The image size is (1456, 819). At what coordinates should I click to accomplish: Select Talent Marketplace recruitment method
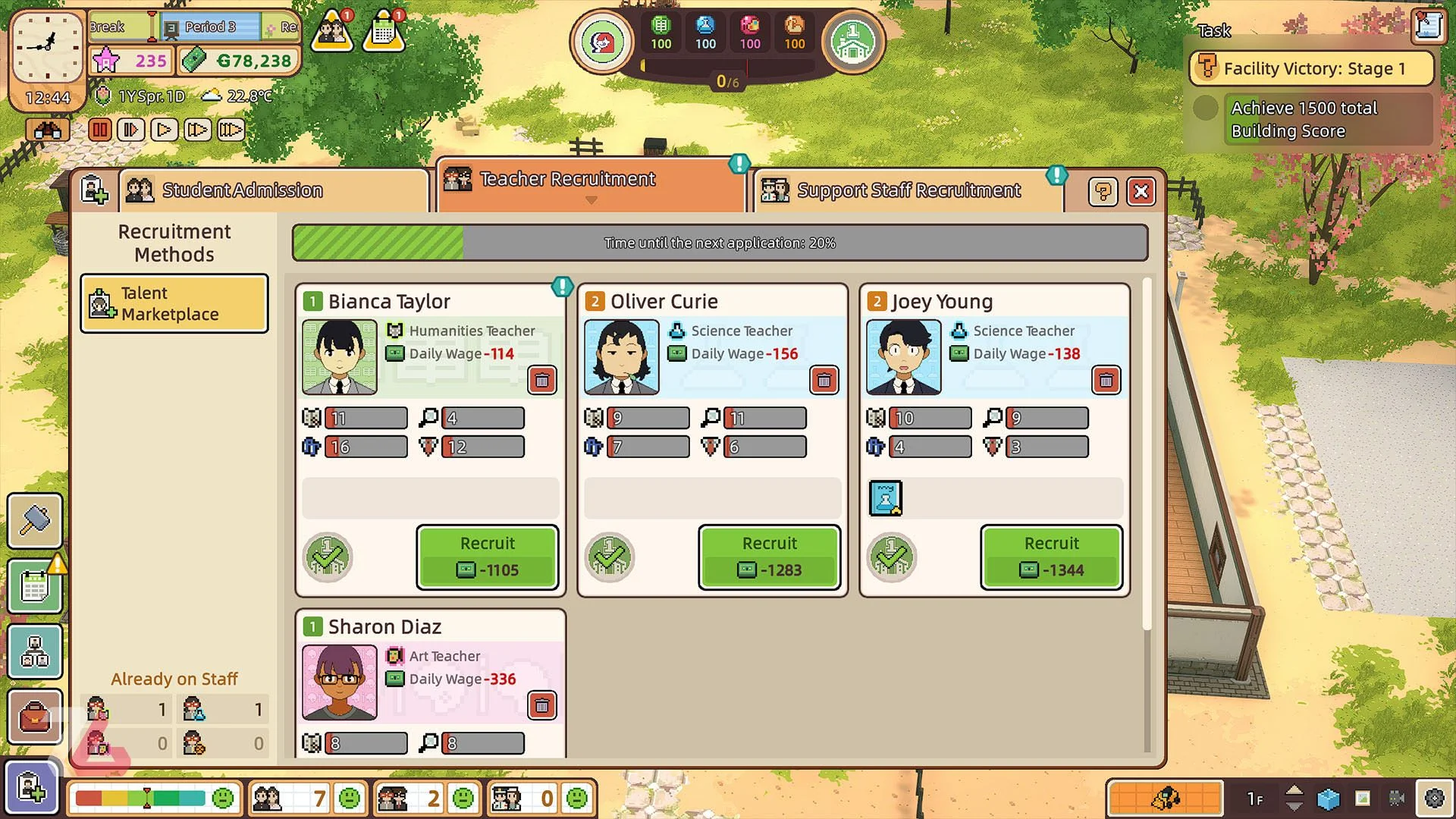click(x=174, y=304)
